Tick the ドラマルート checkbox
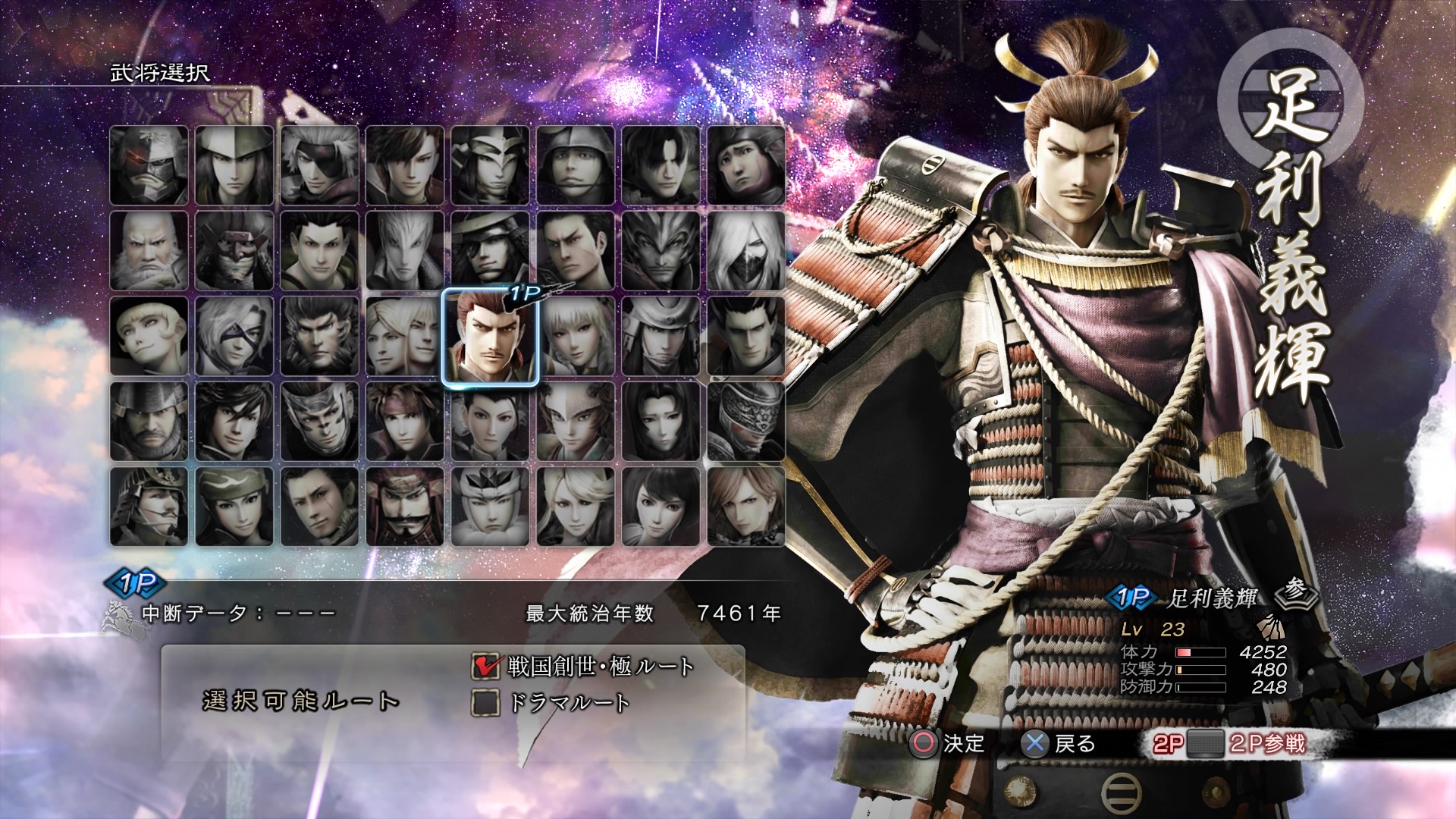 click(486, 702)
